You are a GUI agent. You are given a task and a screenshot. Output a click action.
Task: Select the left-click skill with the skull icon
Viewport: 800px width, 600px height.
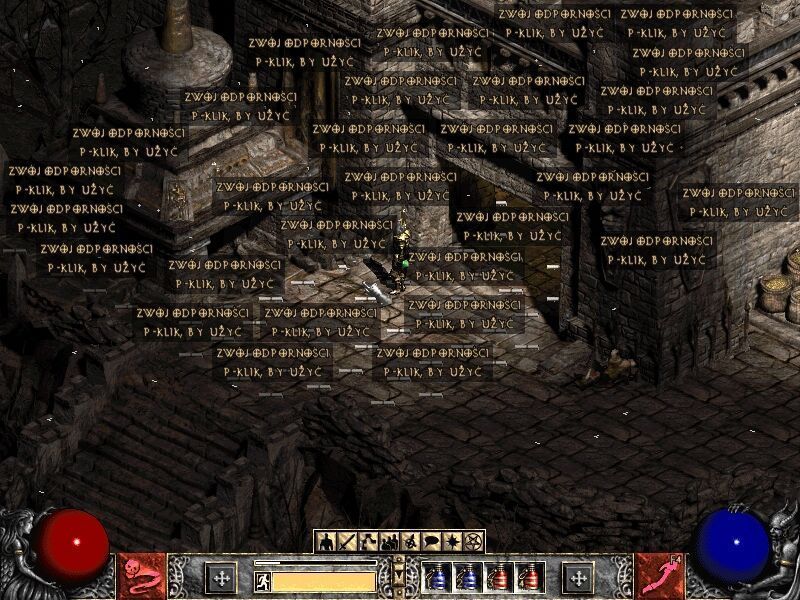coord(141,576)
